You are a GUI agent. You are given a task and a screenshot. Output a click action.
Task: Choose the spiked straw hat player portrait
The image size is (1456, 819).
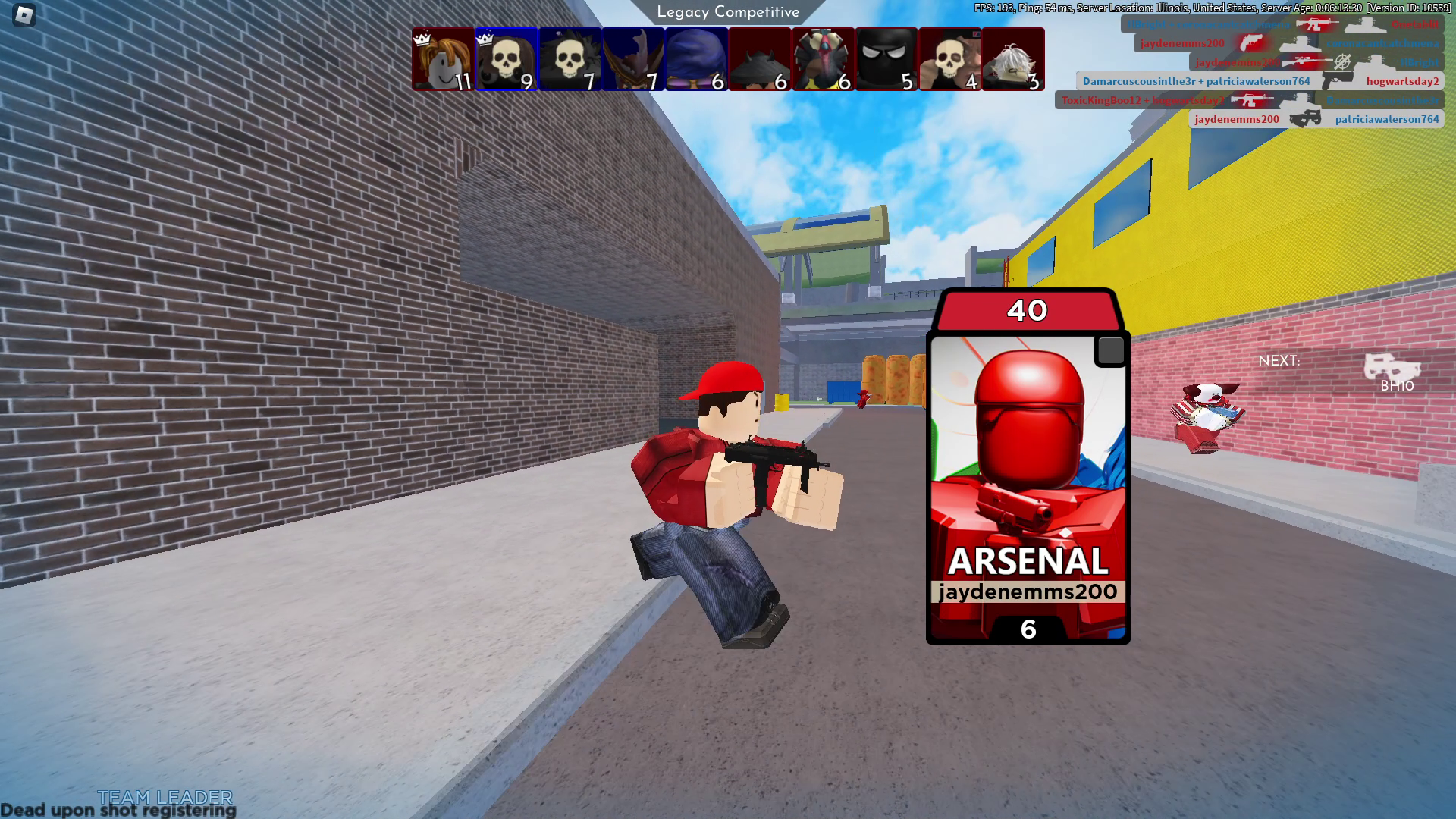point(759,59)
